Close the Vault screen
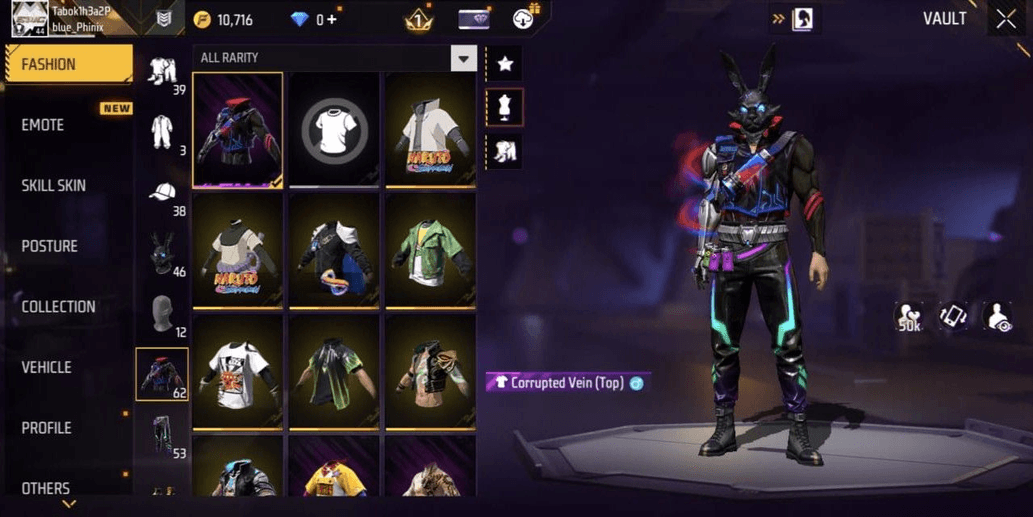1033x517 pixels. click(1006, 19)
